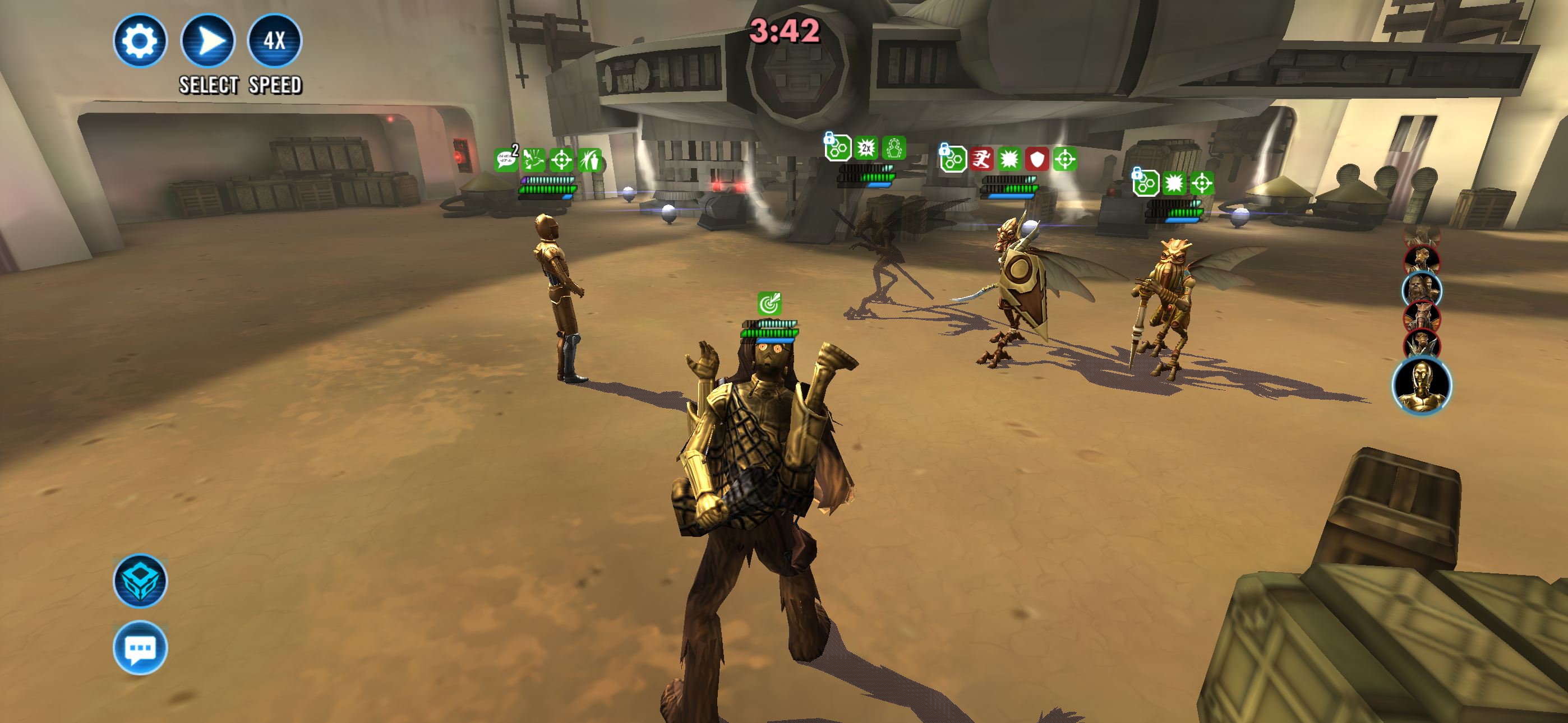This screenshot has height=723, width=1568.
Task: Open the chat speech bubble button
Action: click(x=140, y=647)
